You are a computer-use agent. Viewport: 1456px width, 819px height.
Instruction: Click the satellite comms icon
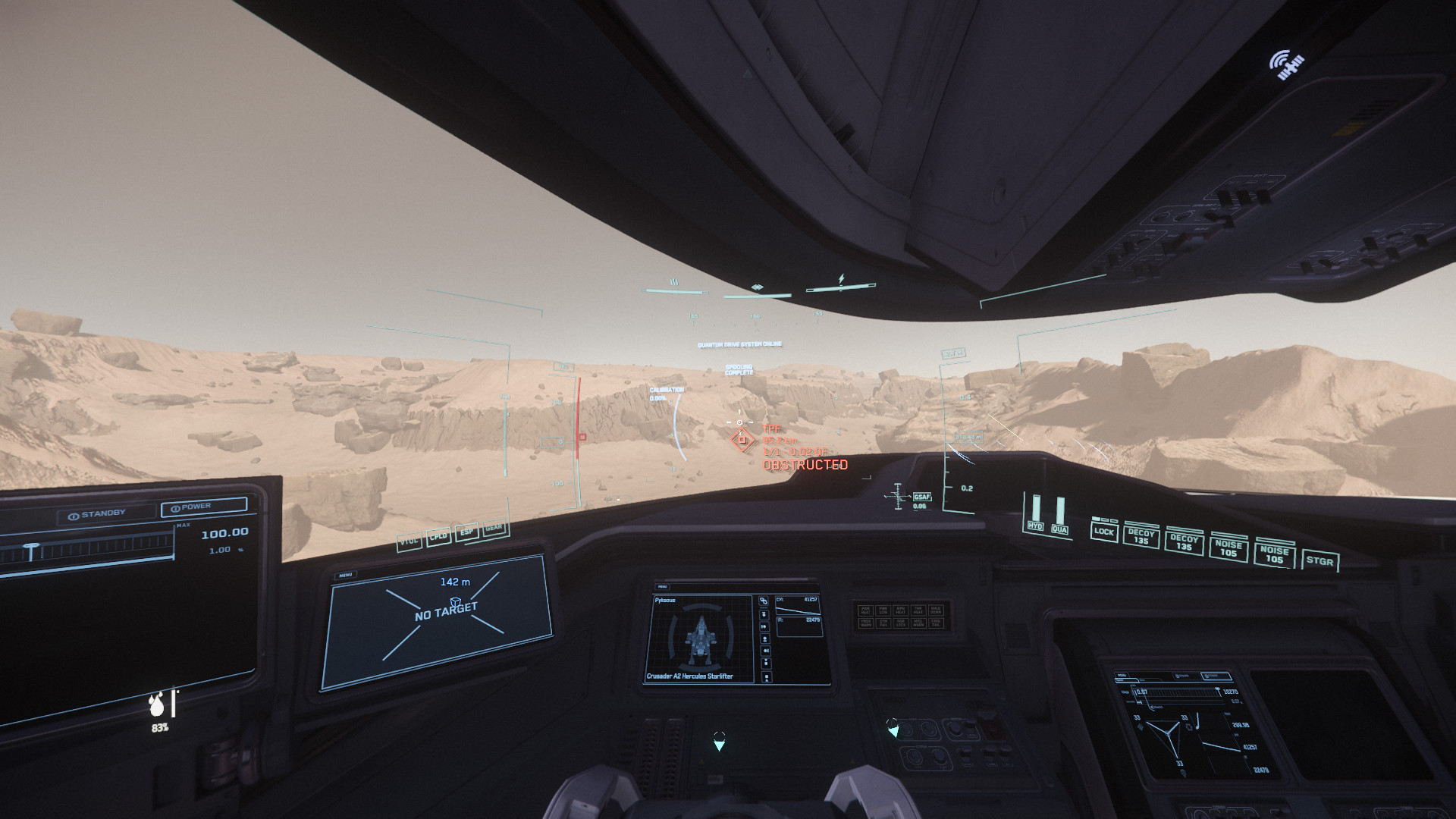click(1286, 64)
